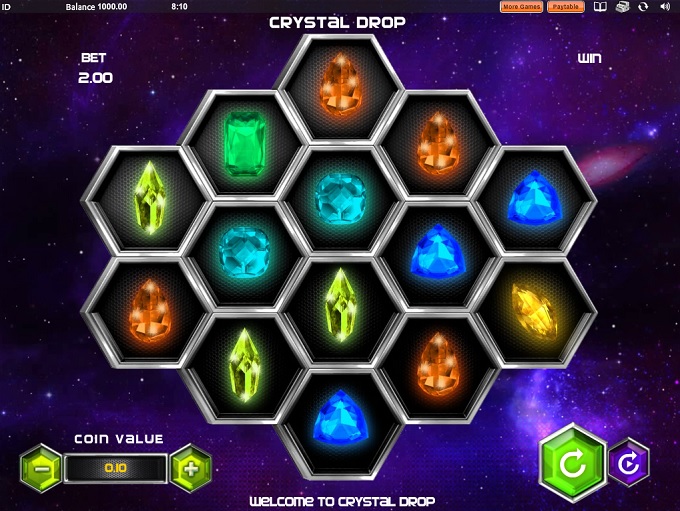Spin using the large green hexagon button

coord(573,465)
